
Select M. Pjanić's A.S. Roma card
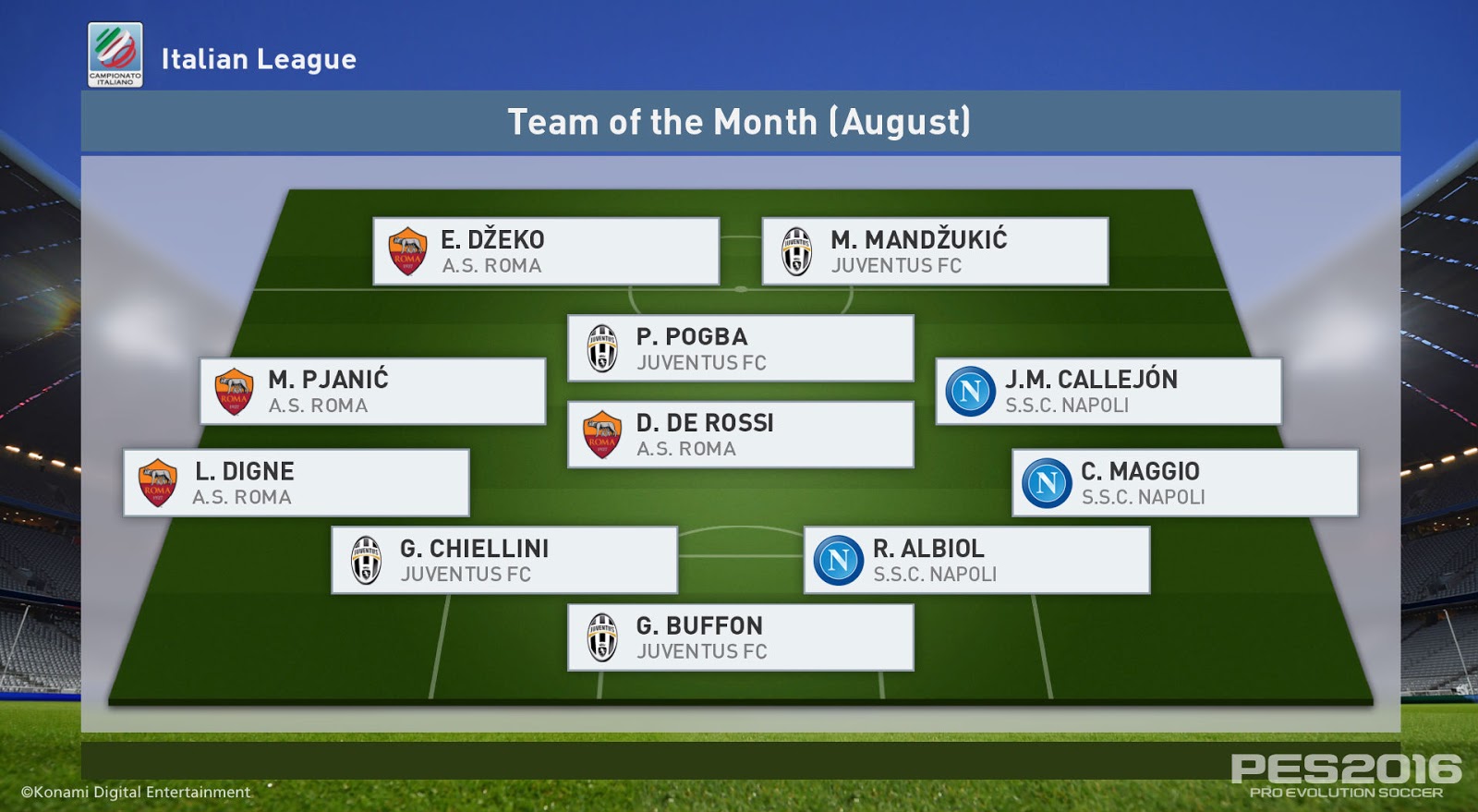click(372, 392)
